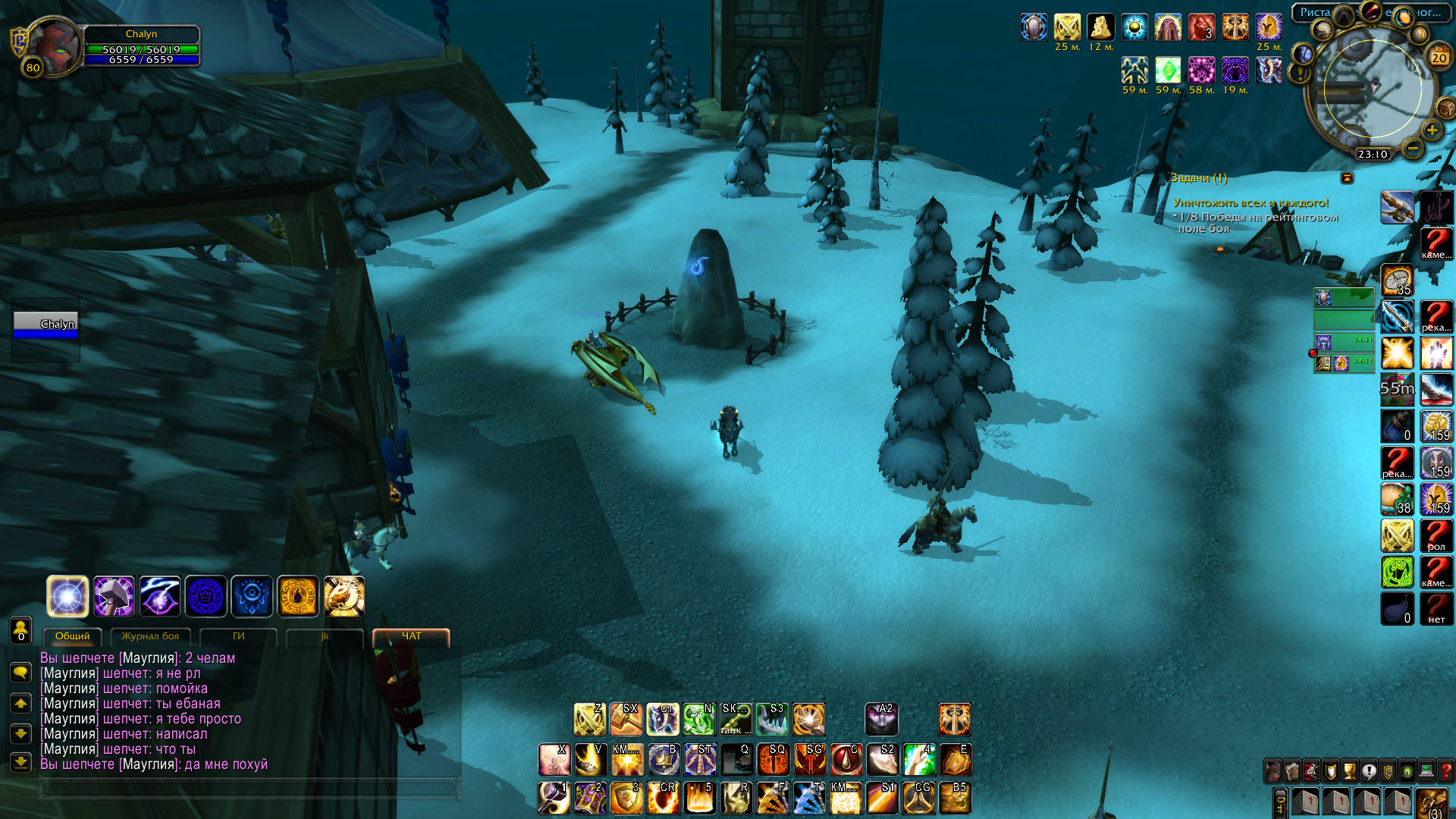The height and width of the screenshot is (819, 1456).
Task: Zoom in the minimap with plus button
Action: 1432,130
